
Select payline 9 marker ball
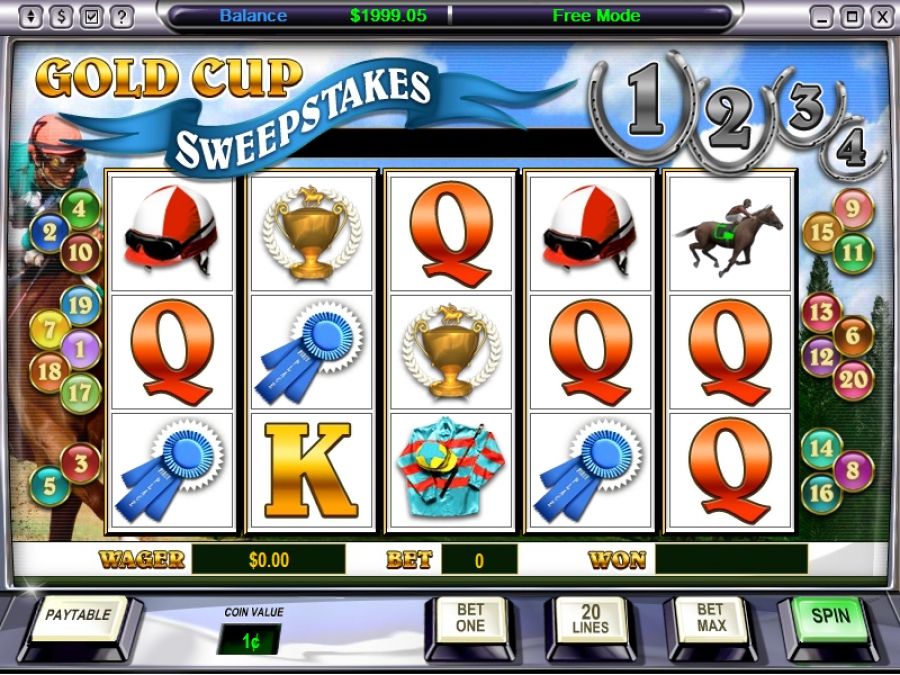[853, 209]
